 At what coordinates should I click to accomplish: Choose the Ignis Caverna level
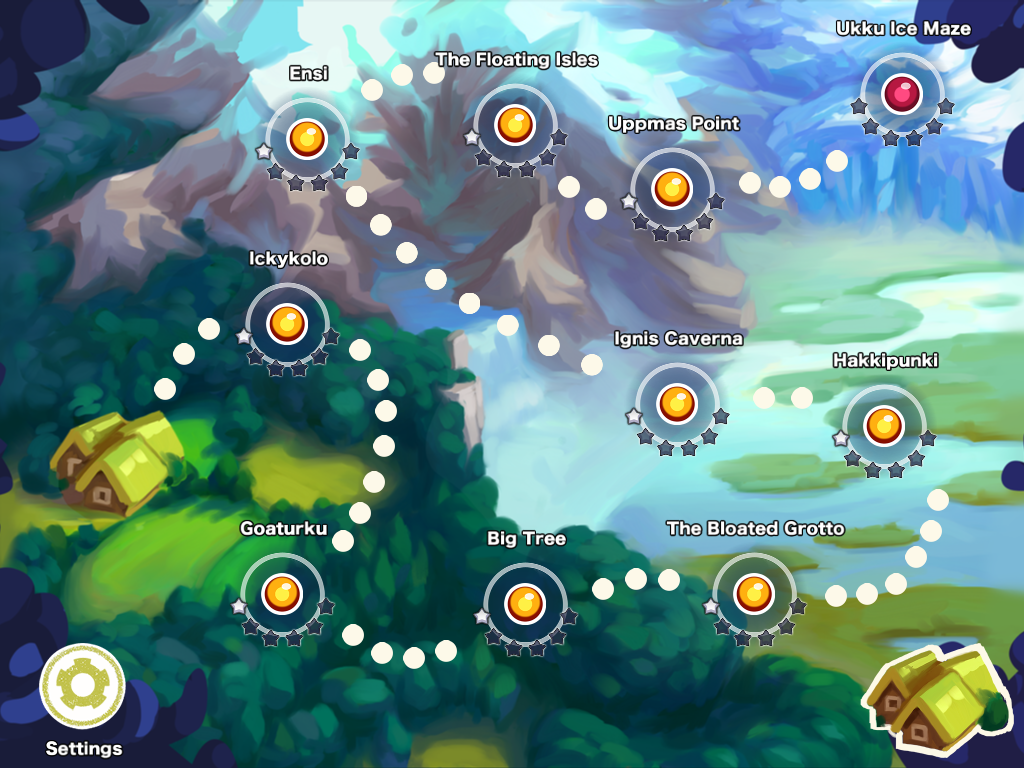pyautogui.click(x=677, y=403)
